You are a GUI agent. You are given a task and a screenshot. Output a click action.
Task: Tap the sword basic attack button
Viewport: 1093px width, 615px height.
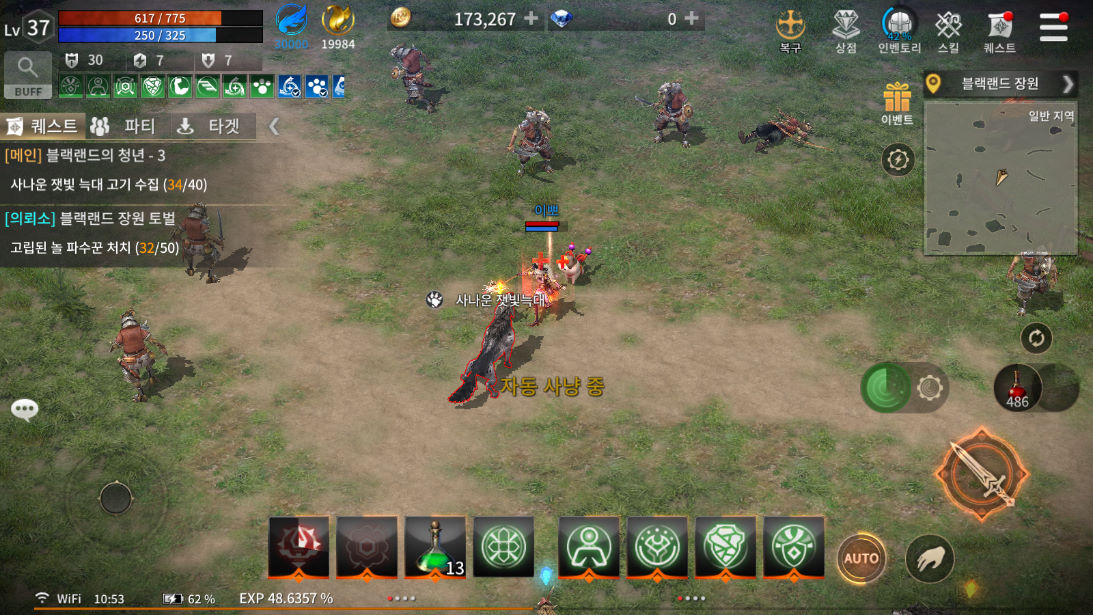(981, 474)
